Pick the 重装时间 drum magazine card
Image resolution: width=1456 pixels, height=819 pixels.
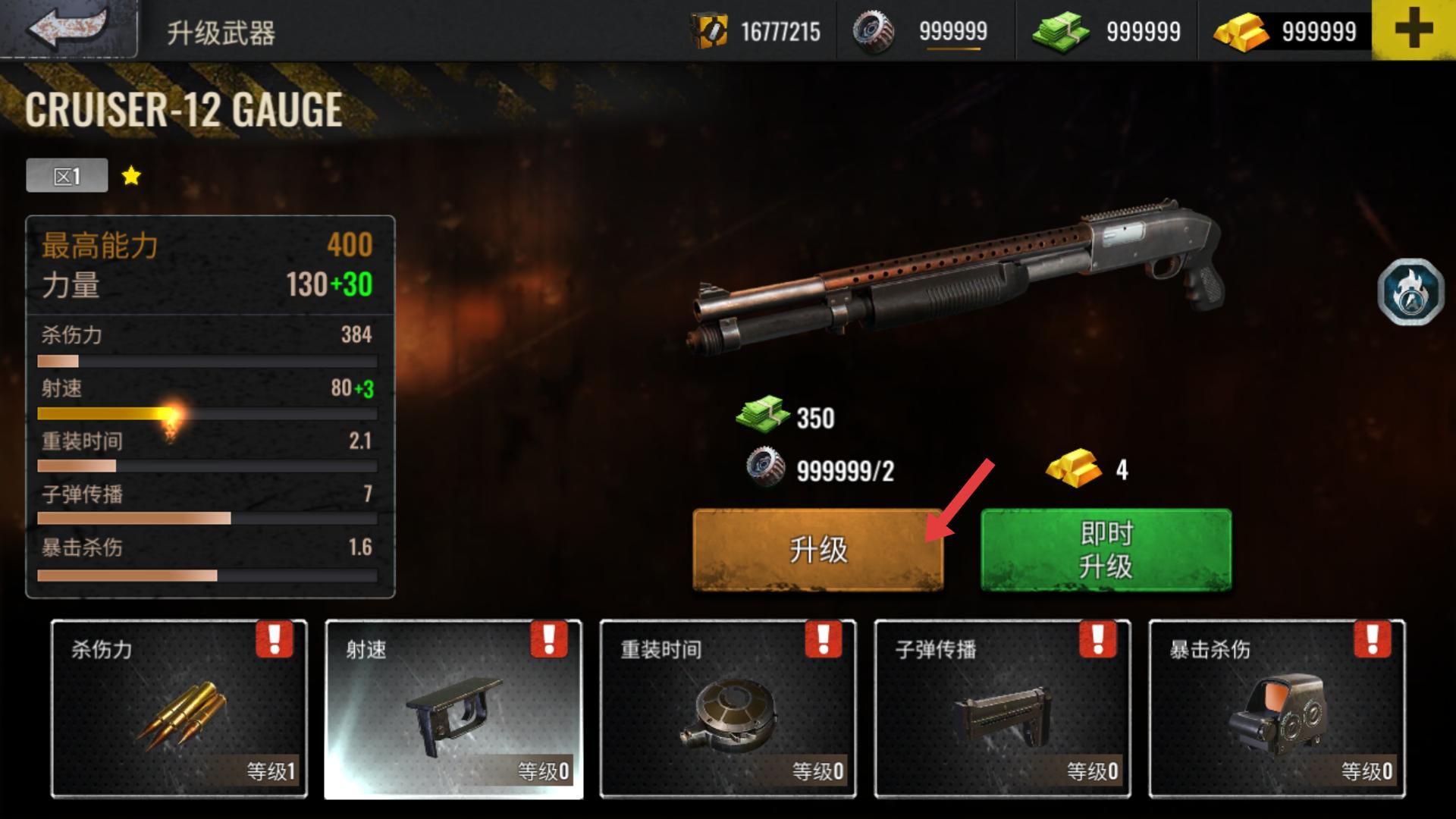coord(728,709)
